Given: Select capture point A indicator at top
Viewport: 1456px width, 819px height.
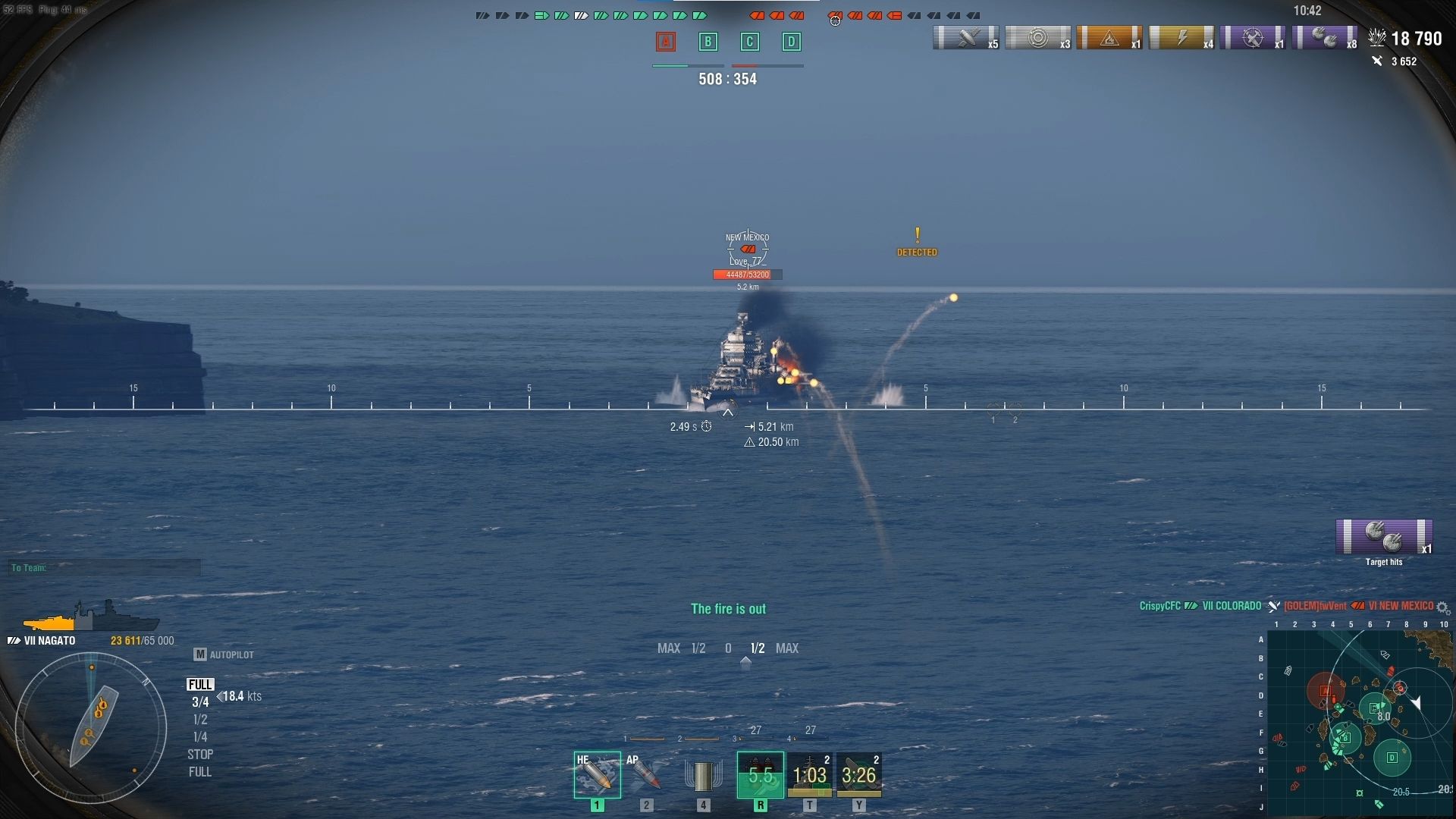Looking at the screenshot, I should point(666,42).
